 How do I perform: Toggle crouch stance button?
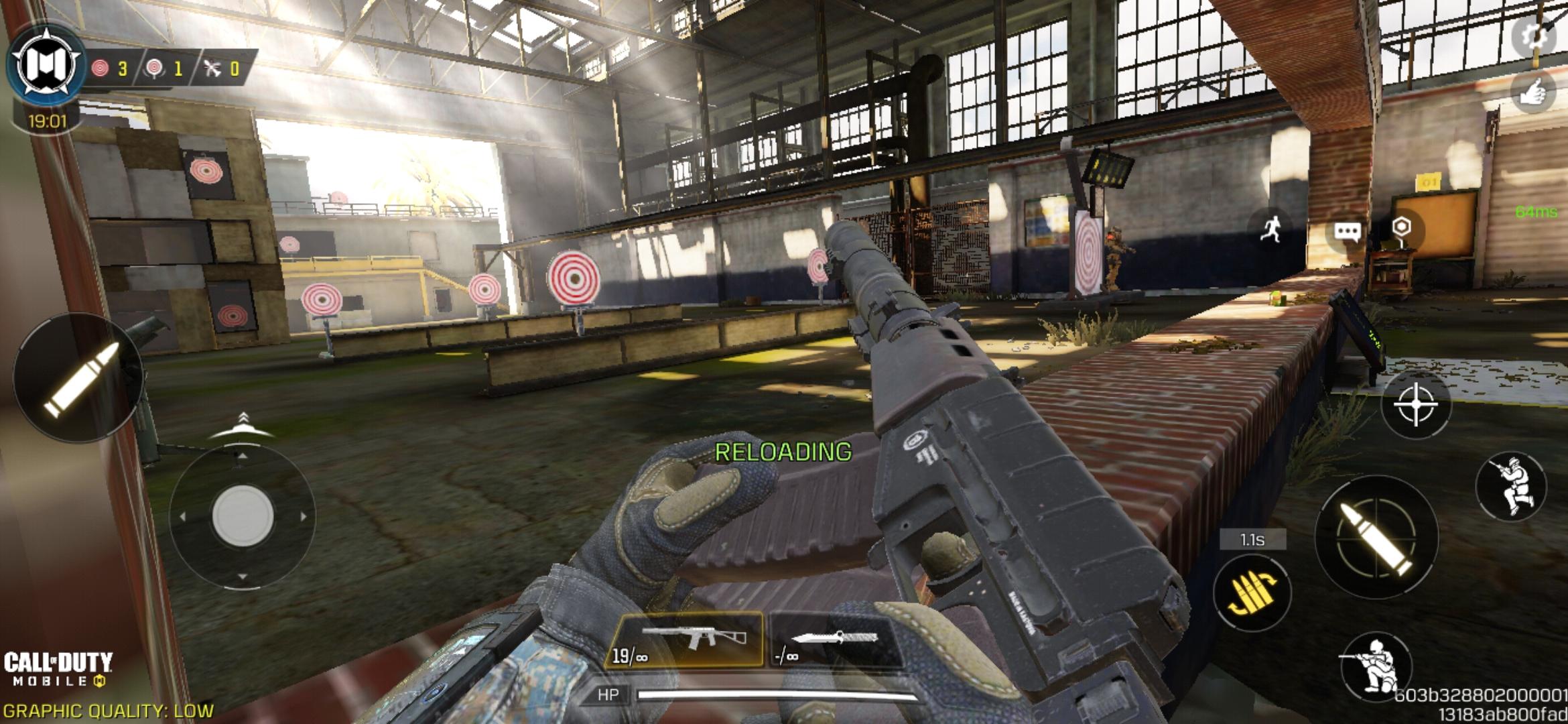[x=1511, y=487]
